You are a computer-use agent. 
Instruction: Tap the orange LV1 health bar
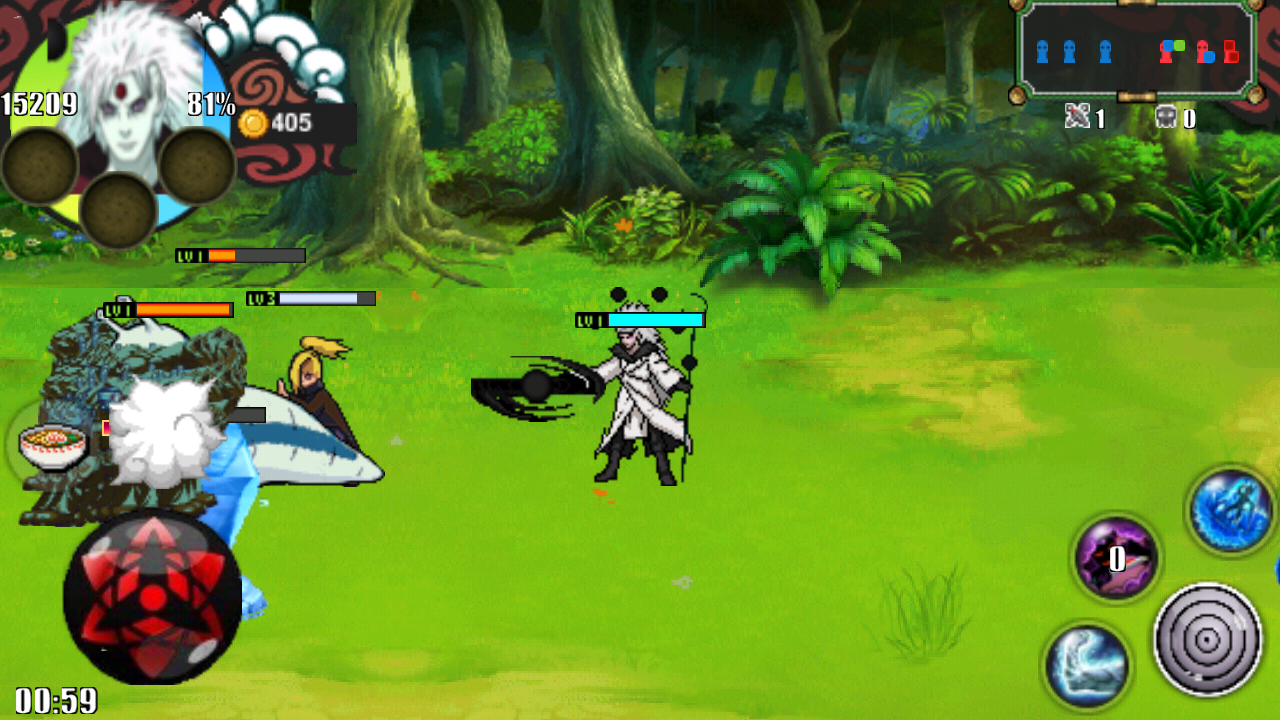point(167,310)
